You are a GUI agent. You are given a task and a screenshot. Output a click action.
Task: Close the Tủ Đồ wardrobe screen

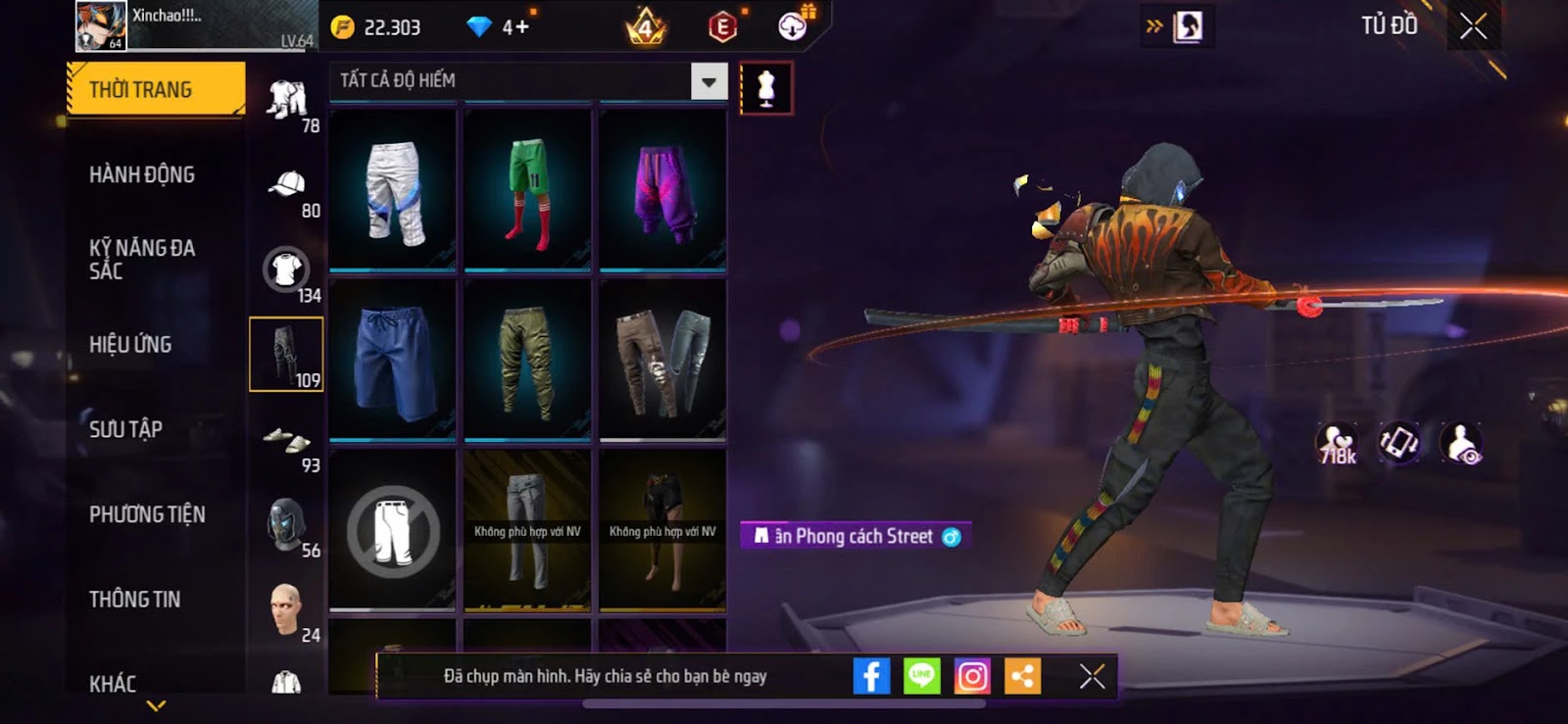(x=1473, y=26)
